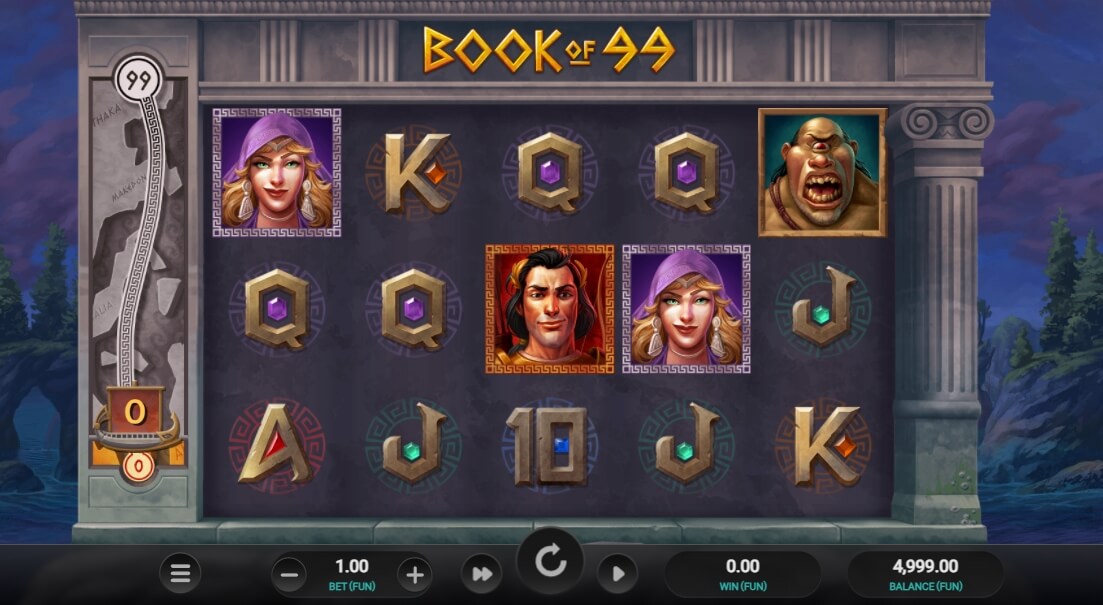Viewport: 1103px width, 605px height.
Task: Start autoplay with the play triangle button
Action: [x=618, y=574]
